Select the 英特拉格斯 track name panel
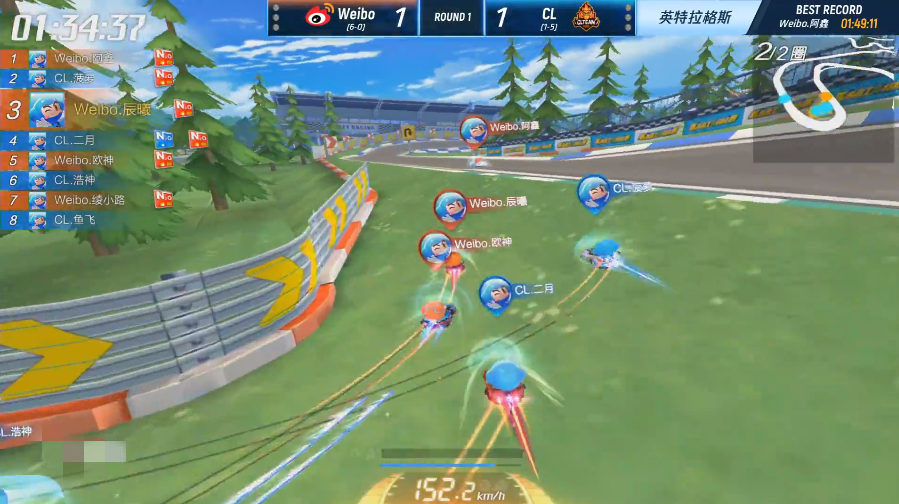This screenshot has width=899, height=504. [695, 17]
